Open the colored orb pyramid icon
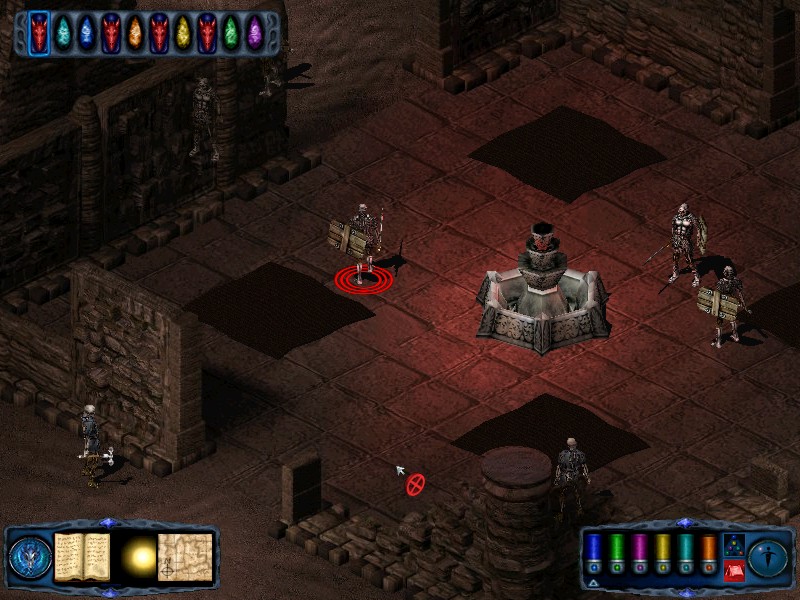800x600 pixels. 732,546
